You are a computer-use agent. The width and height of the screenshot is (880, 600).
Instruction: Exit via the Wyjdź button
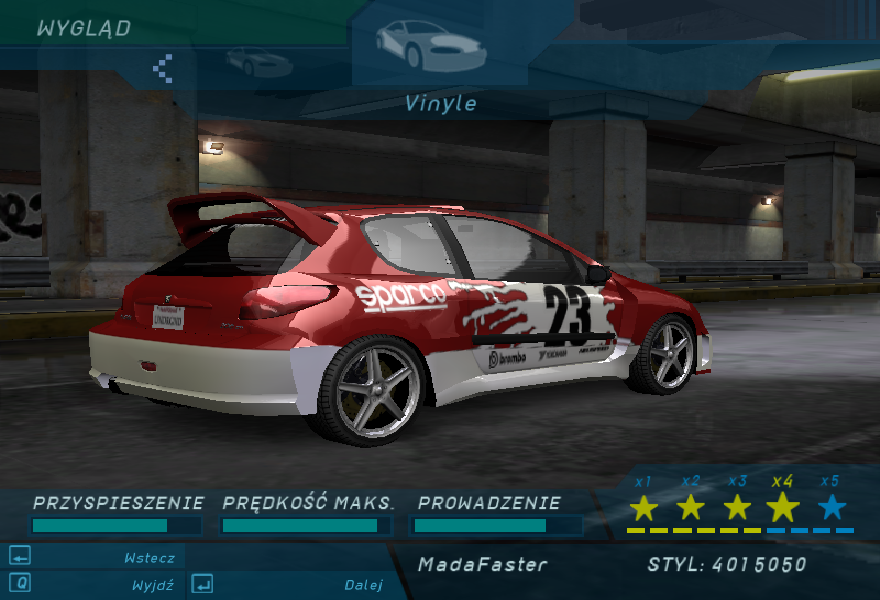(152, 584)
